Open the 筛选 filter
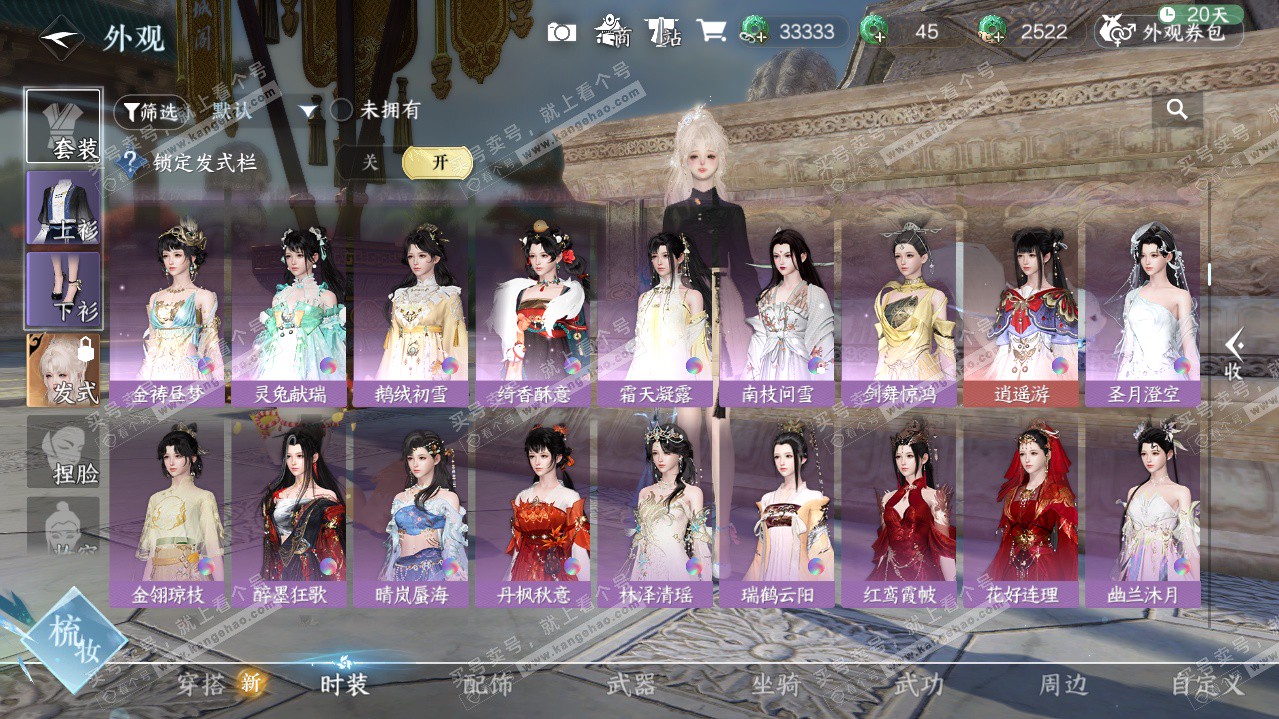 150,112
